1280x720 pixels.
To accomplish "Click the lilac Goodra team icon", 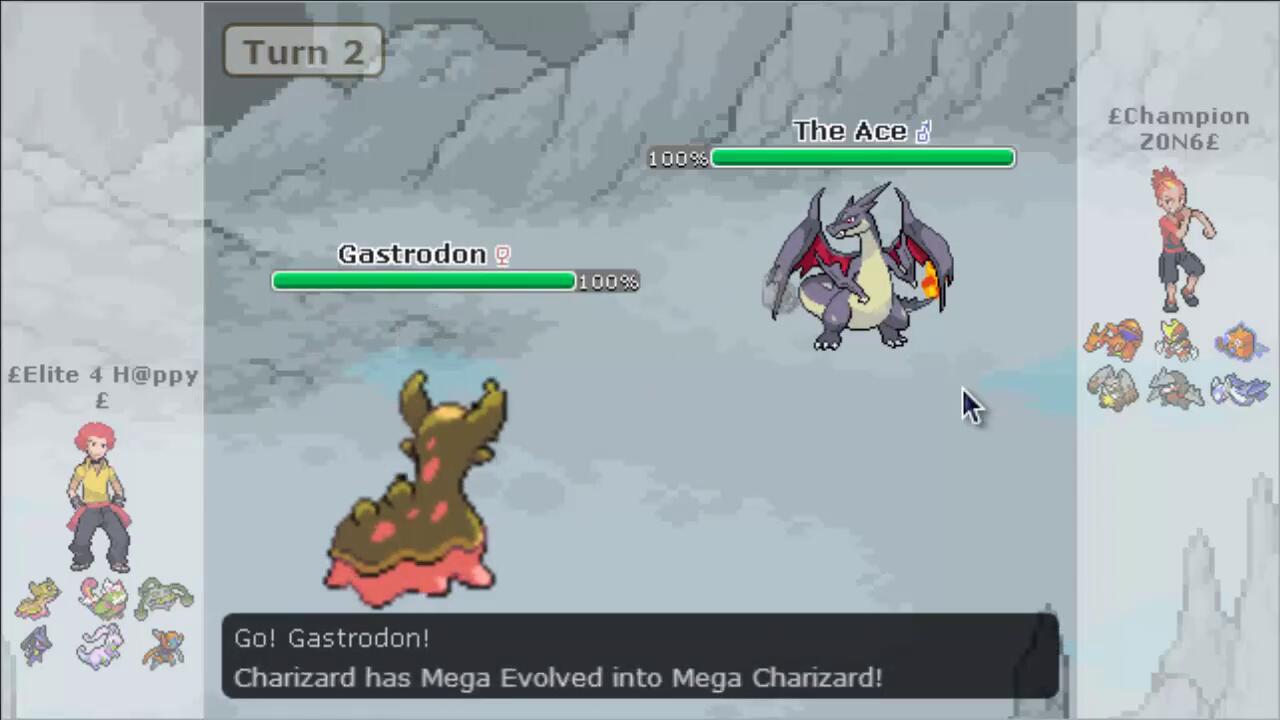I will coord(101,645).
